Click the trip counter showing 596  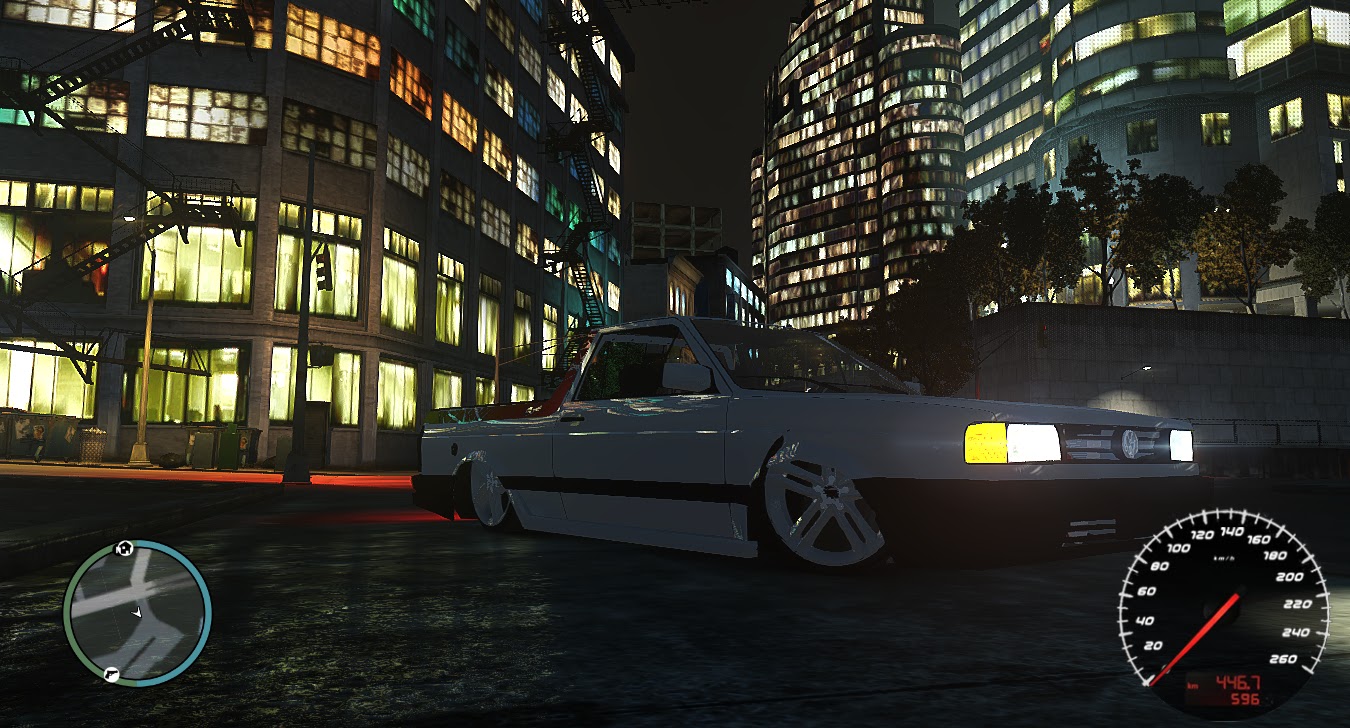pyautogui.click(x=1244, y=698)
